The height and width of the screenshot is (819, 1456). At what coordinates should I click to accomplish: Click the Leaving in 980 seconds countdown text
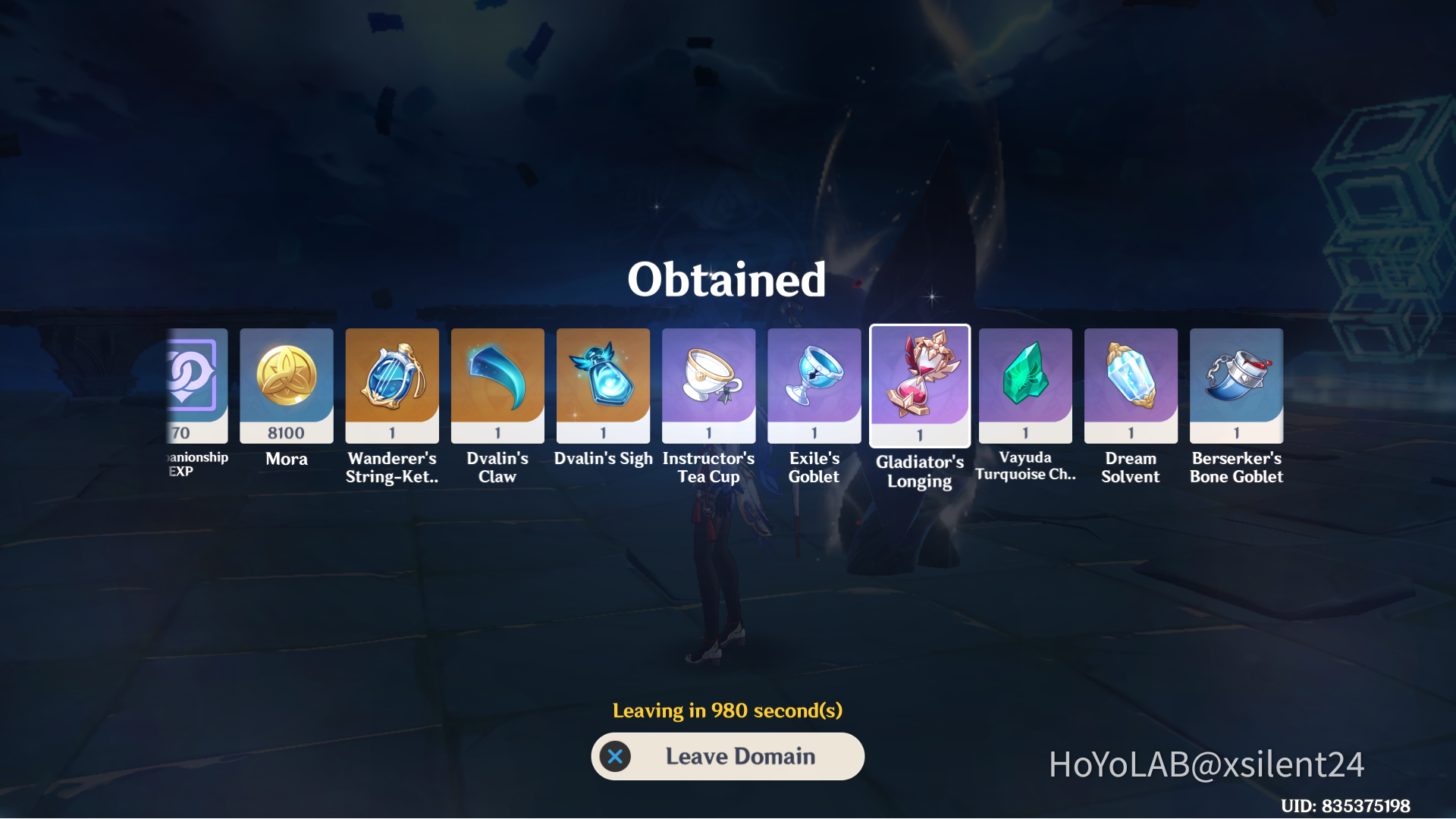coord(727,711)
